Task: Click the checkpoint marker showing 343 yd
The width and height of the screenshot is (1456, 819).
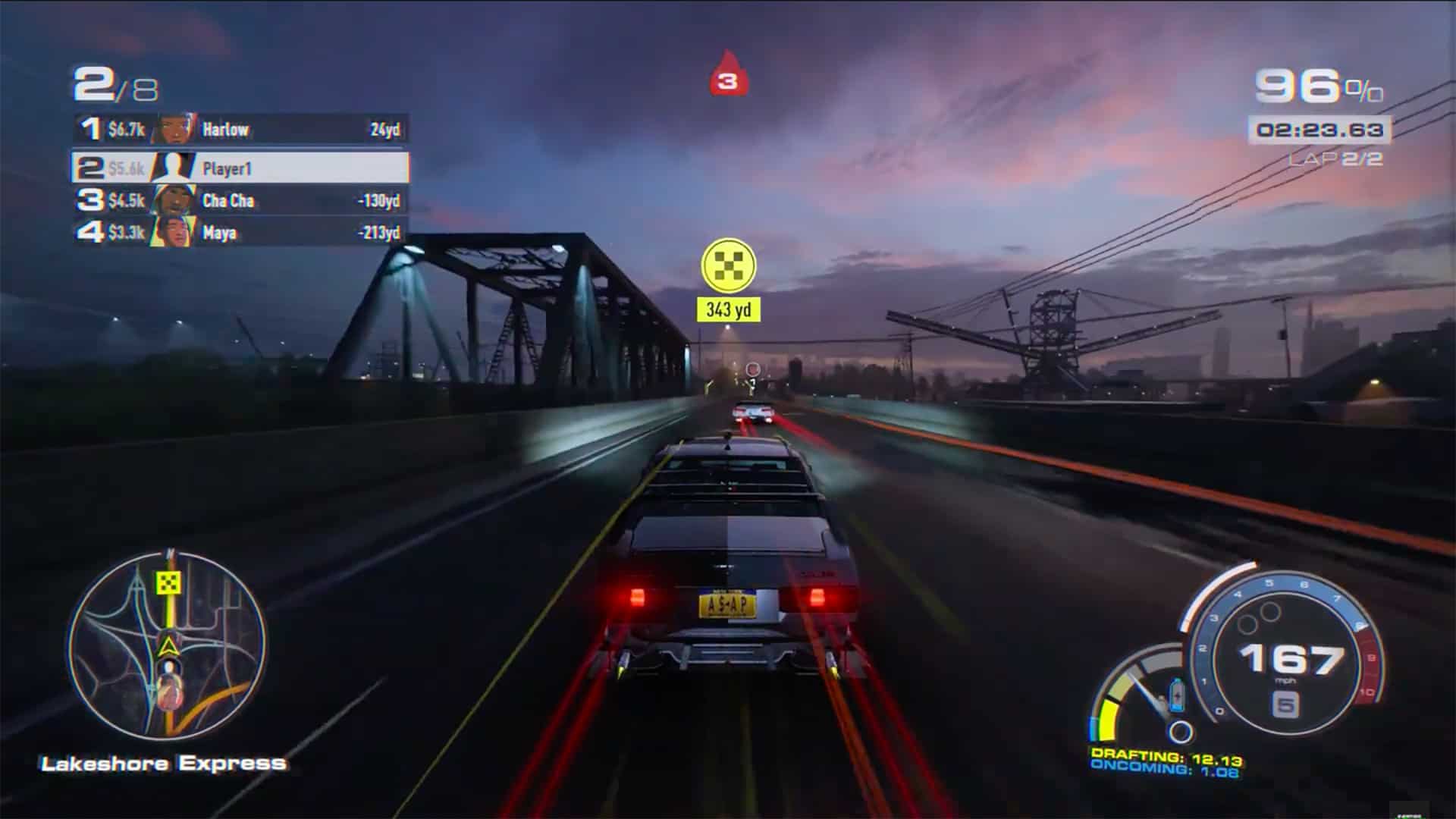Action: 730,268
